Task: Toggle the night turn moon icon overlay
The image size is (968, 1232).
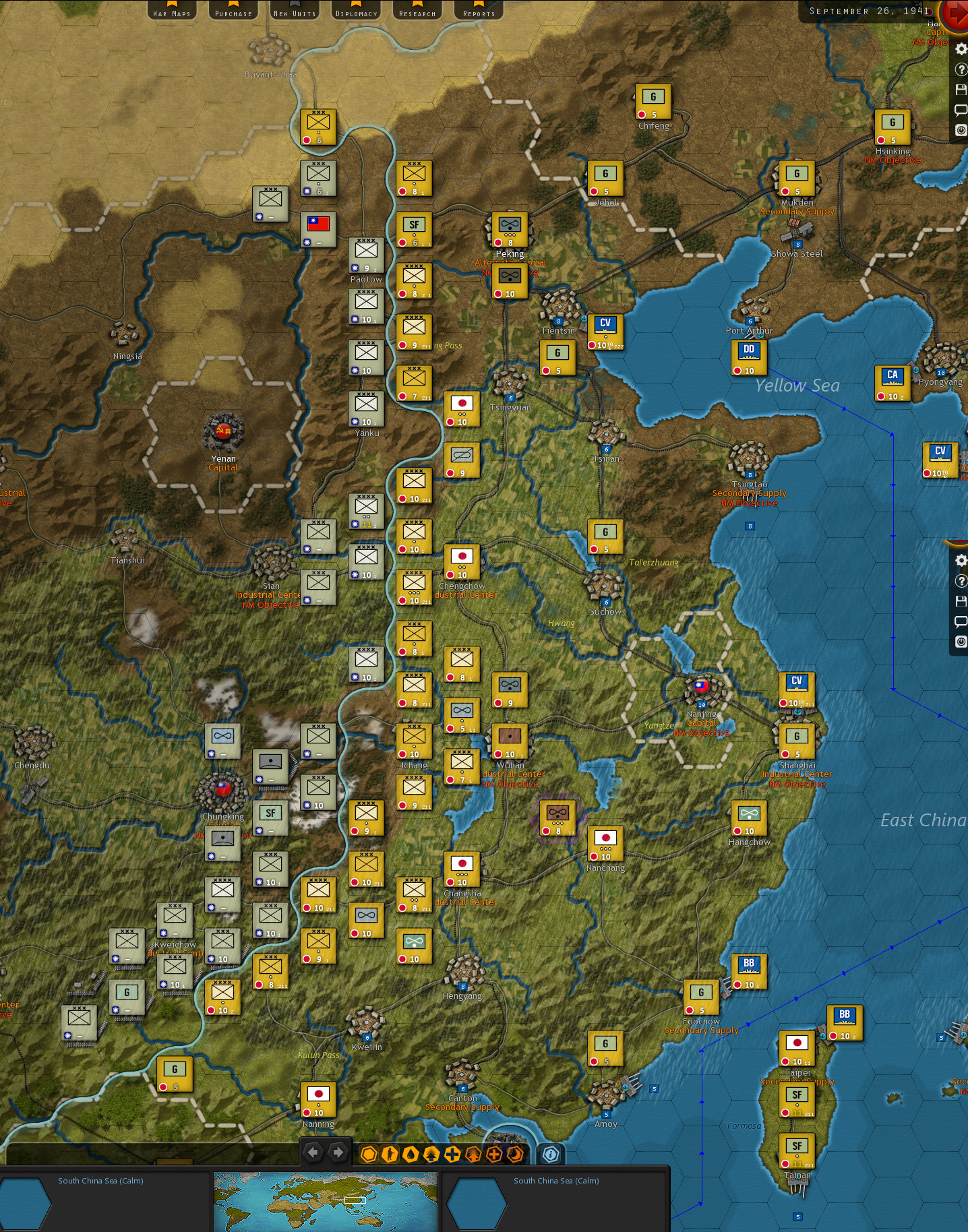Action: tap(515, 1153)
